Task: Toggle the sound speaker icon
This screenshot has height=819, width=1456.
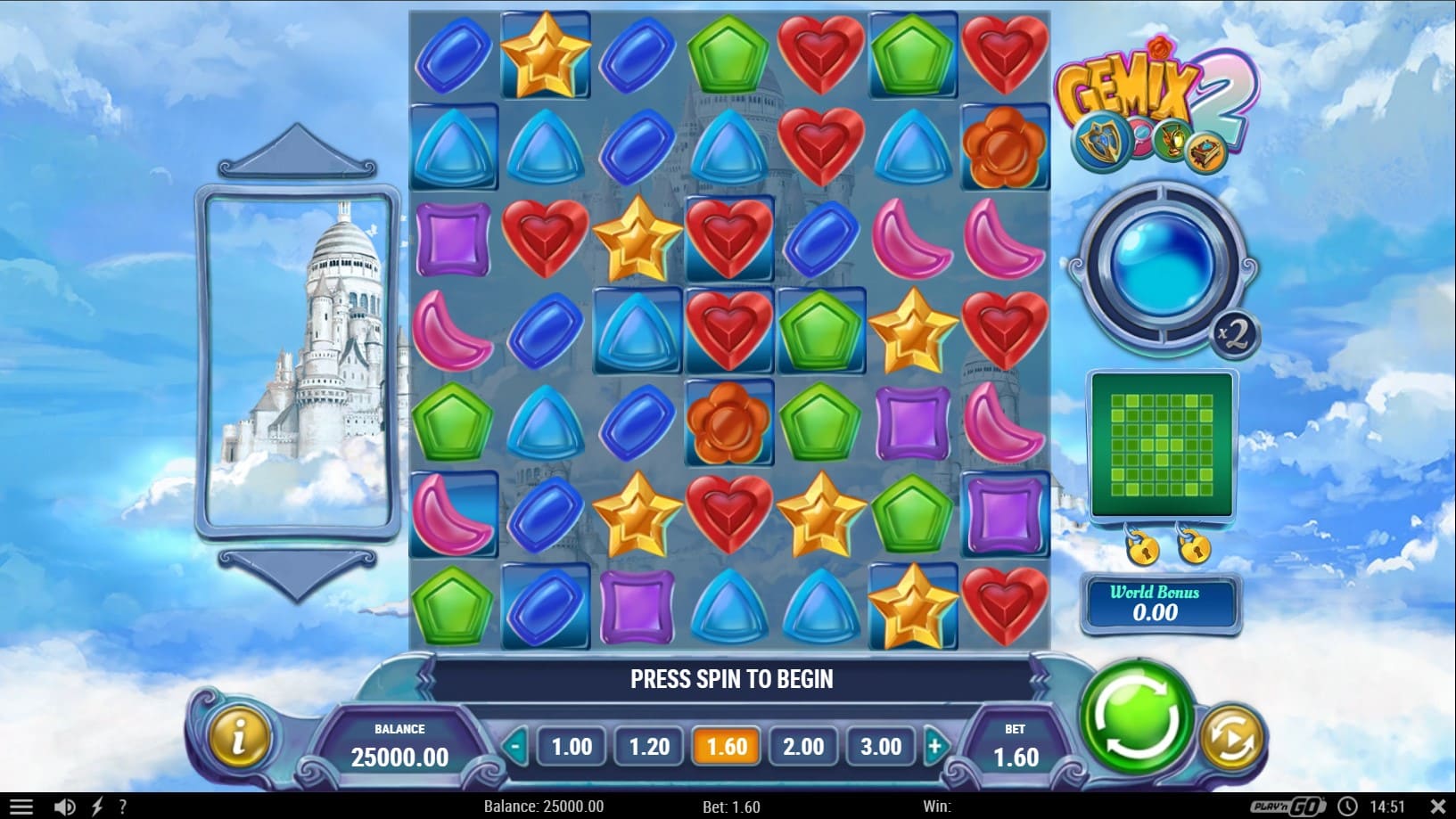Action: click(x=64, y=807)
